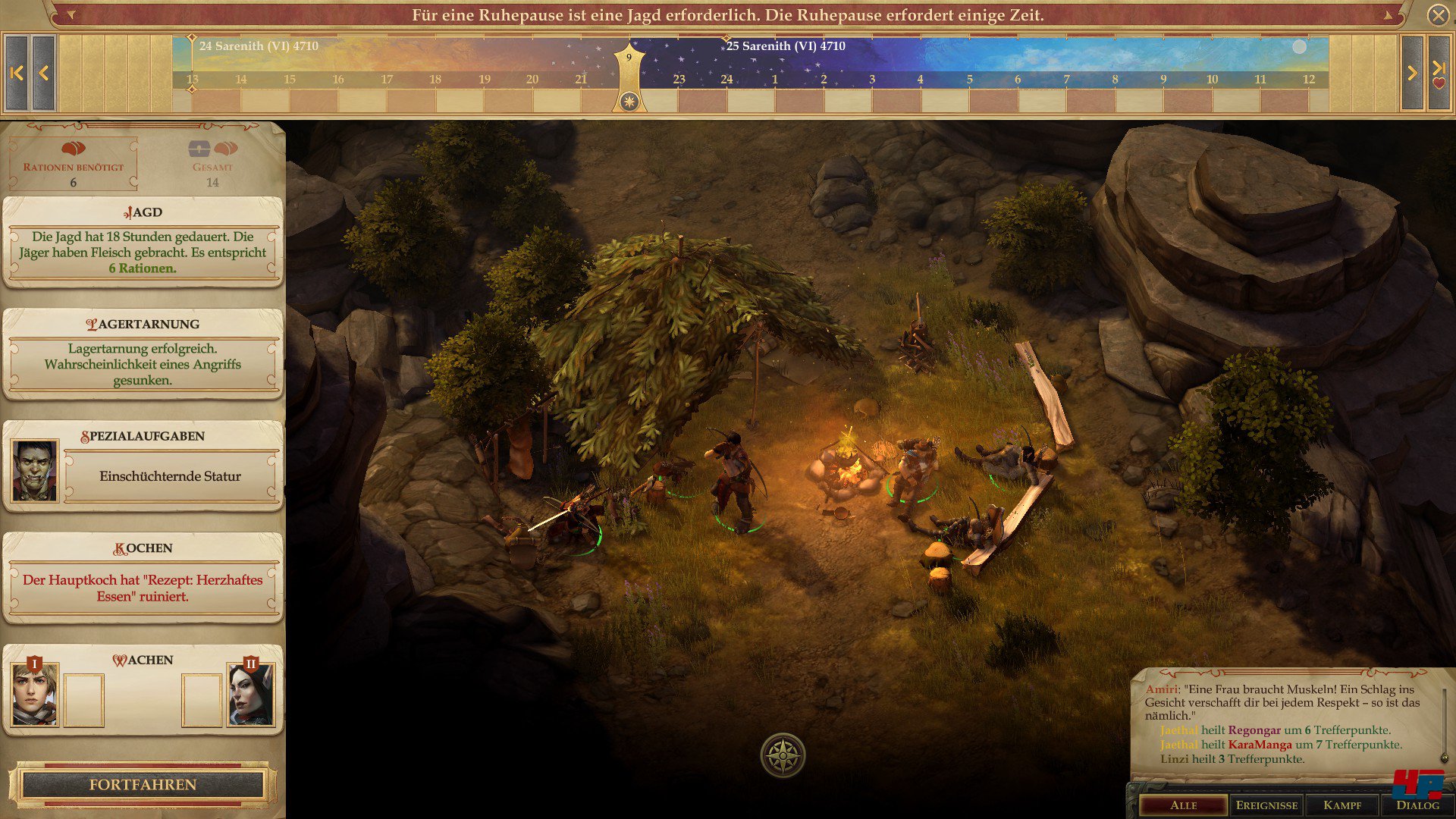This screenshot has height=819, width=1456.
Task: Select the second watch dark-haired portrait
Action: (x=251, y=694)
